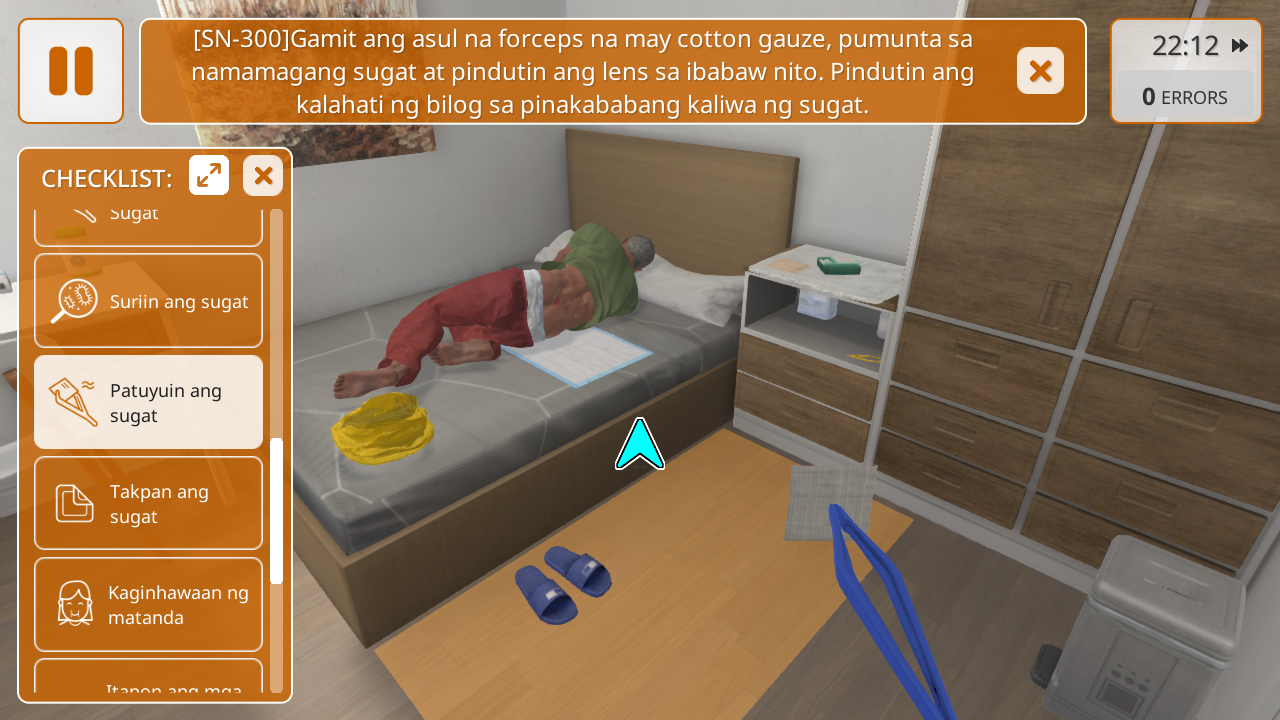The image size is (1280, 720).
Task: Choose the Patuyuin ang sugat step
Action: [x=148, y=402]
